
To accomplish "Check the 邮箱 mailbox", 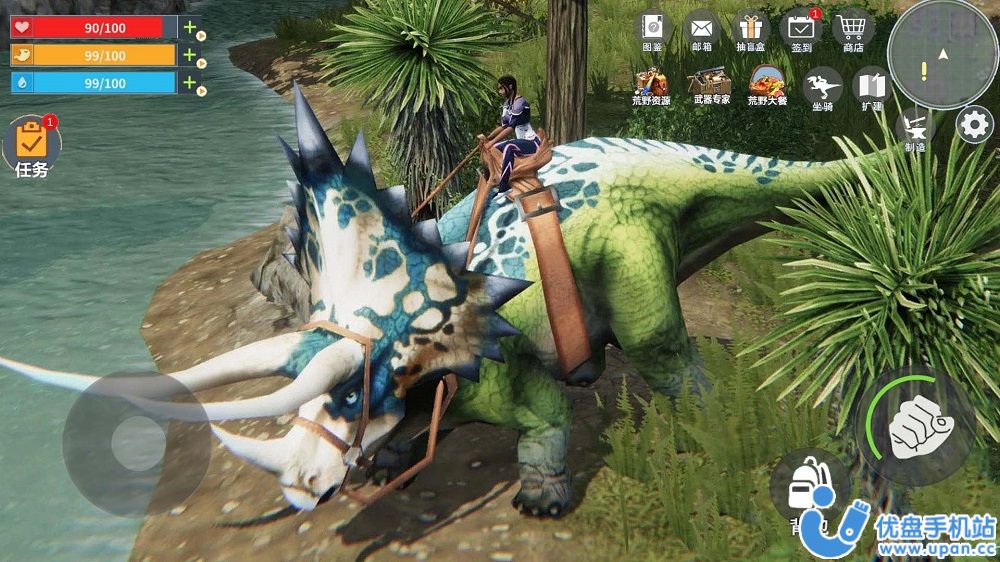I will click(x=702, y=28).
